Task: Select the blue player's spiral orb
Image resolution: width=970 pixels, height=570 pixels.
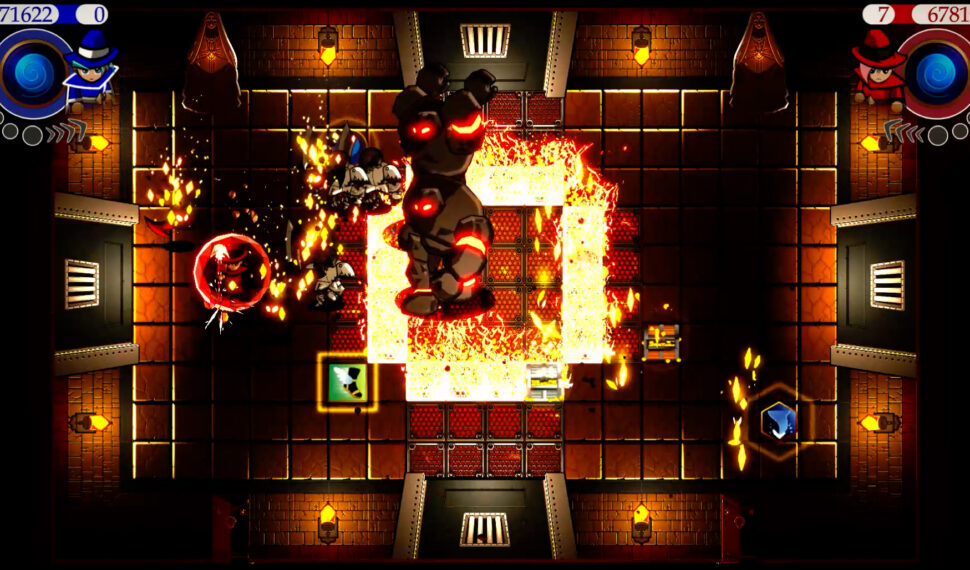Action: coord(34,75)
